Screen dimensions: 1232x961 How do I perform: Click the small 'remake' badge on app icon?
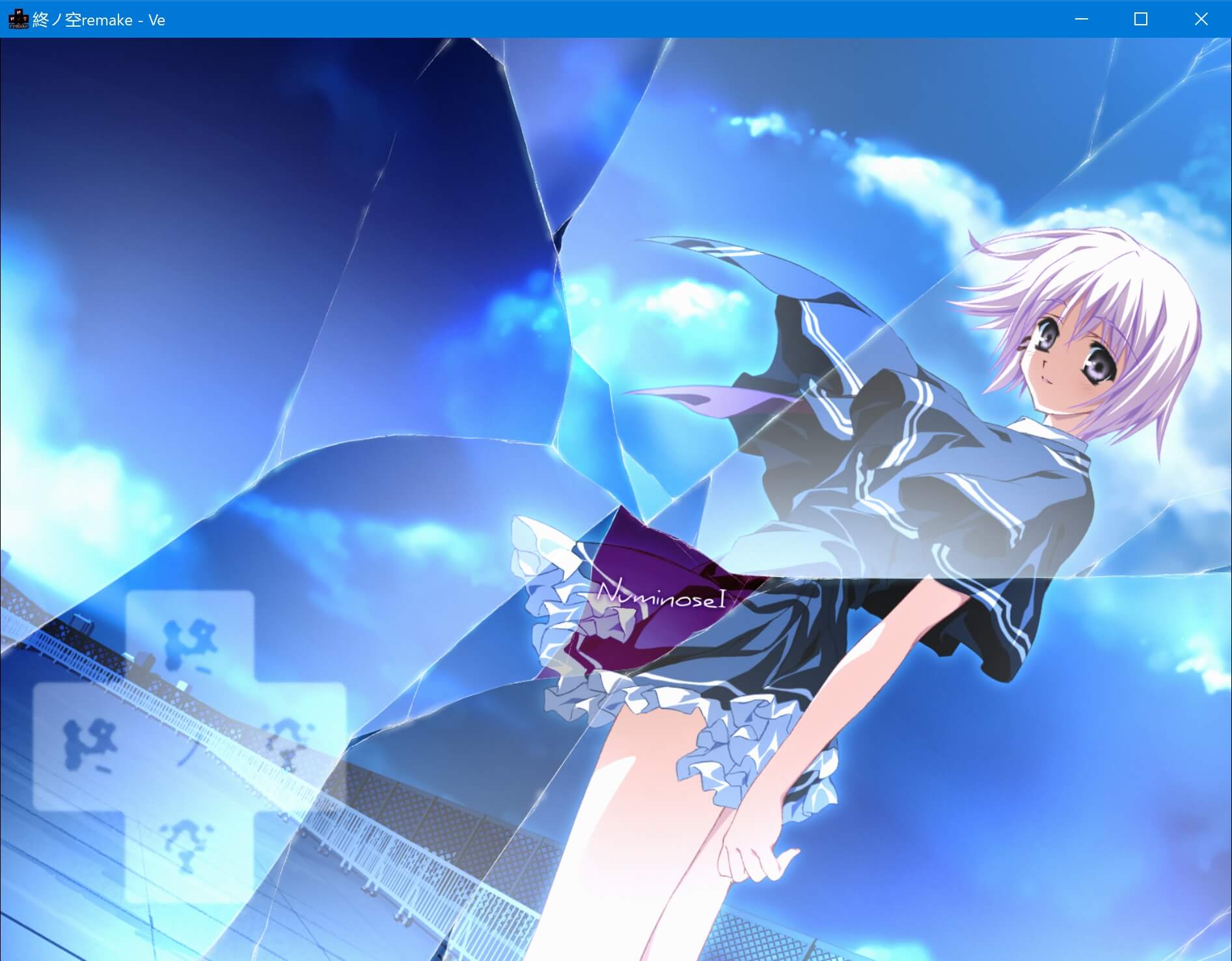point(20,27)
